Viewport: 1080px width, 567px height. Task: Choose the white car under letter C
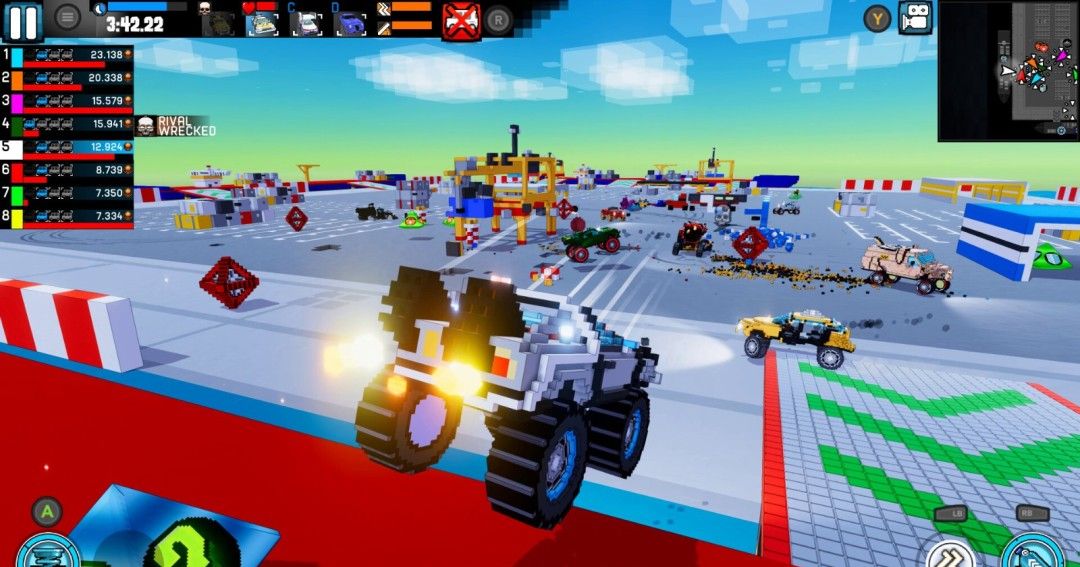[305, 21]
